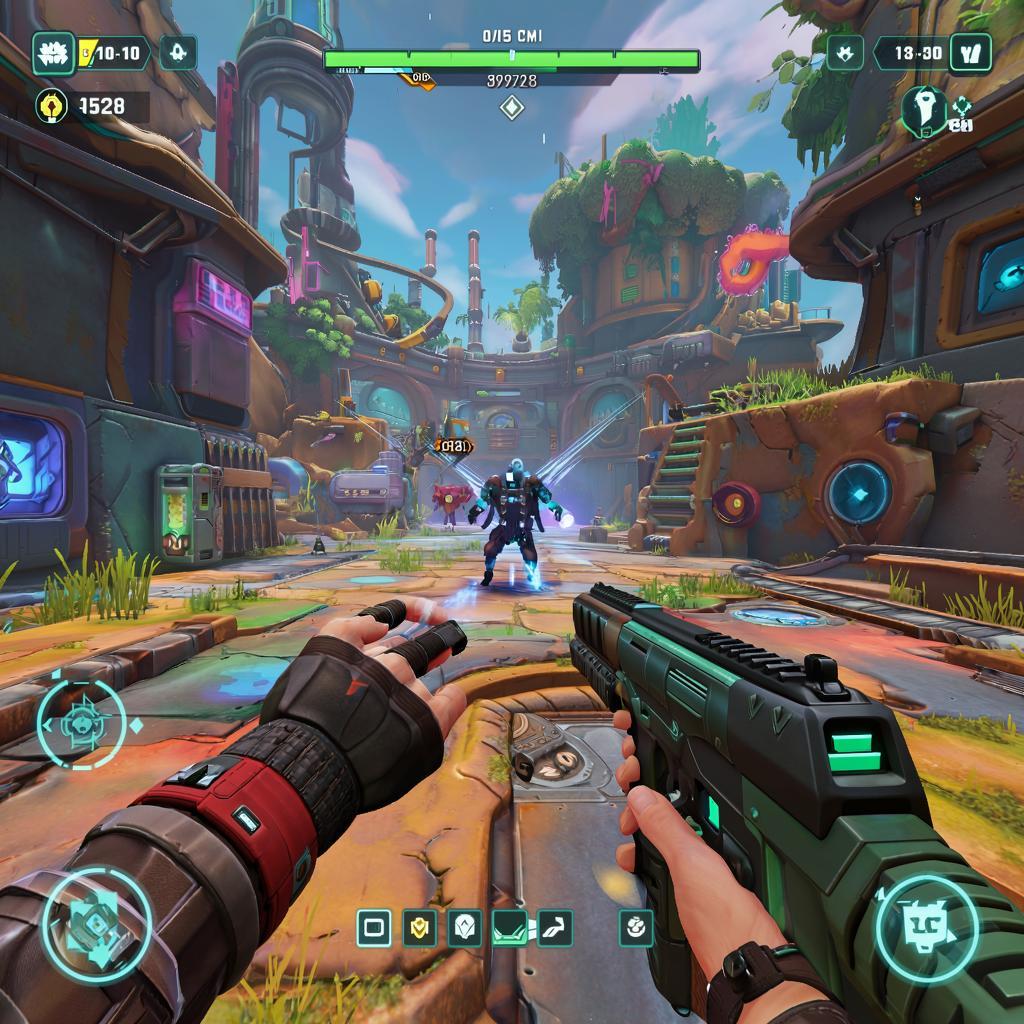
Task: Select the white boot hotbar slot
Action: point(555,928)
